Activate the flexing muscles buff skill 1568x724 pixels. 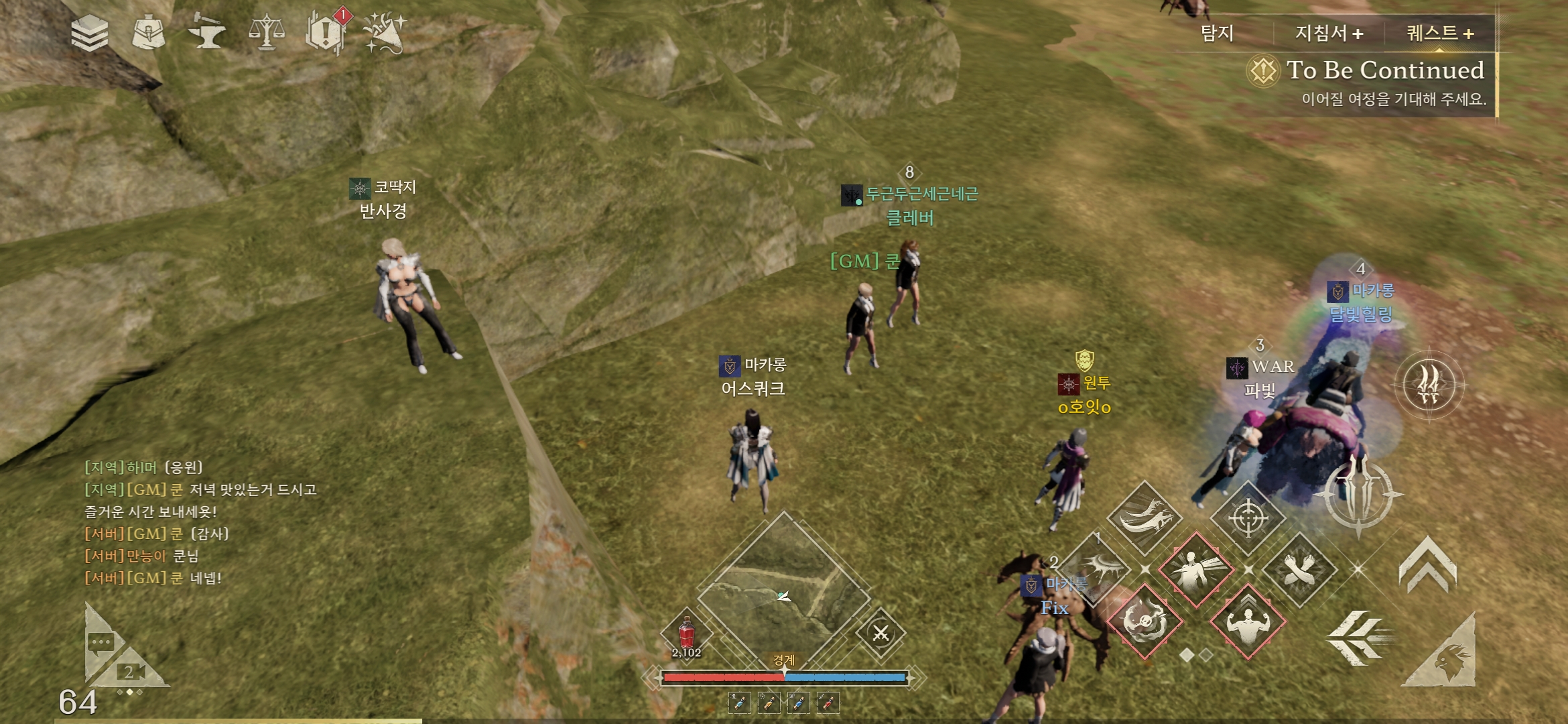pos(1248,621)
